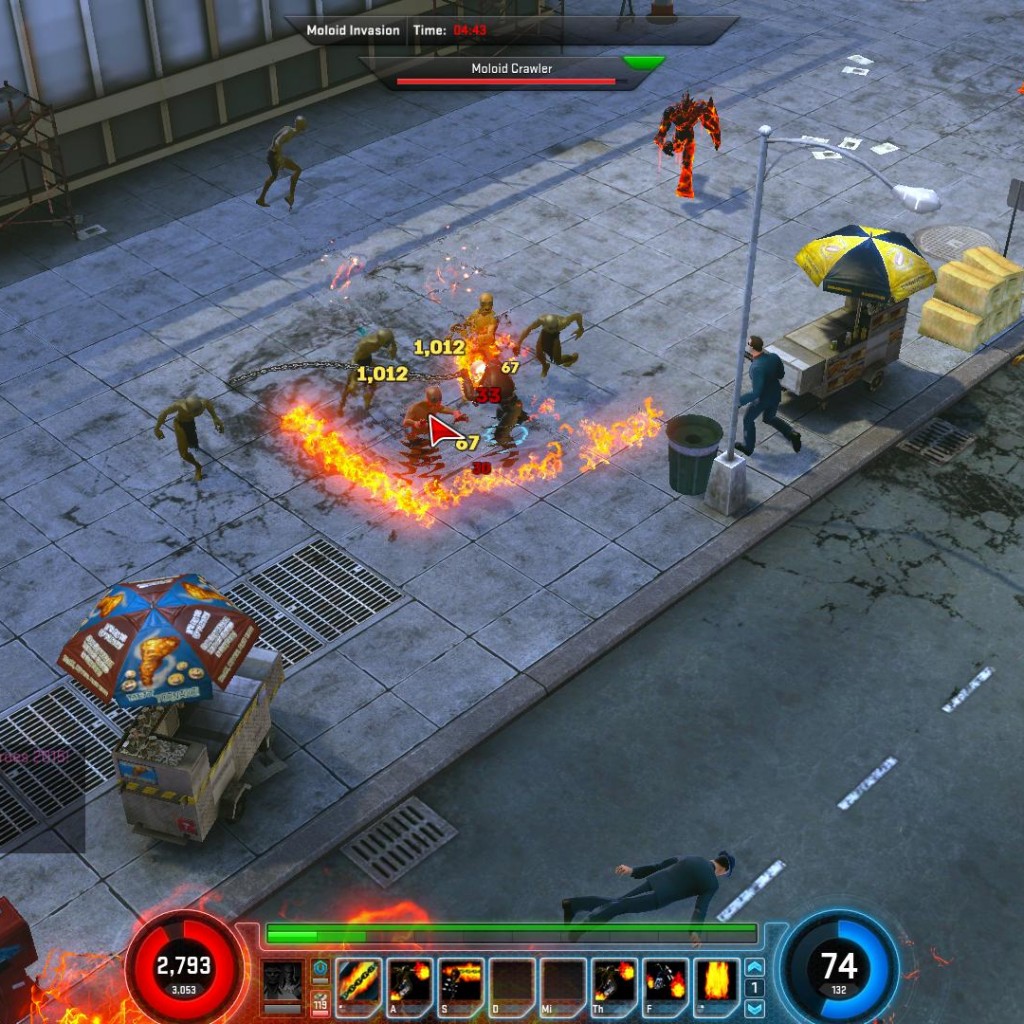Activate the flaming chain strike ability
This screenshot has width=1024, height=1024.
pos(357,981)
